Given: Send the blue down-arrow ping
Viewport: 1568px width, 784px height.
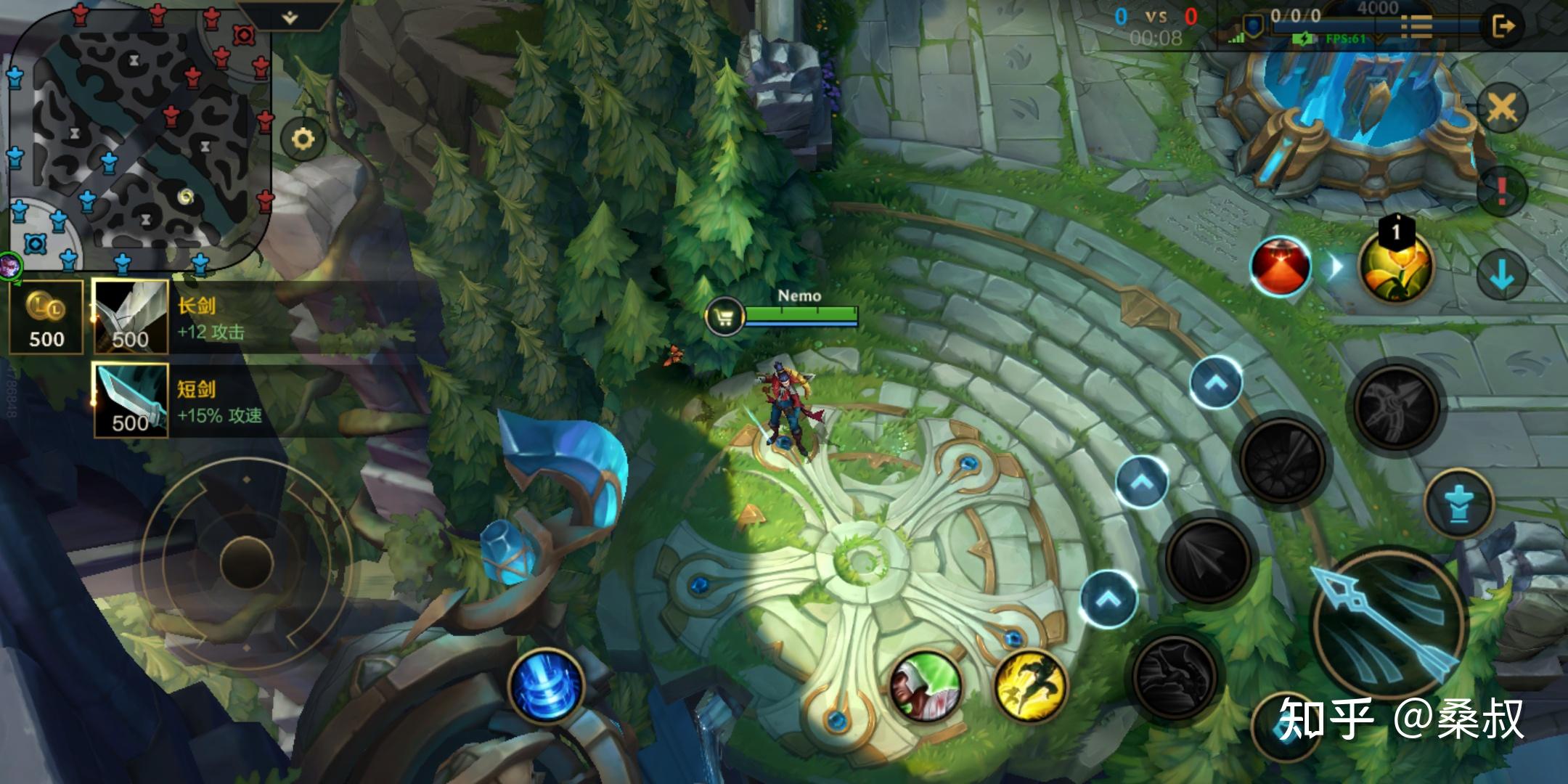Looking at the screenshot, I should 1501,274.
